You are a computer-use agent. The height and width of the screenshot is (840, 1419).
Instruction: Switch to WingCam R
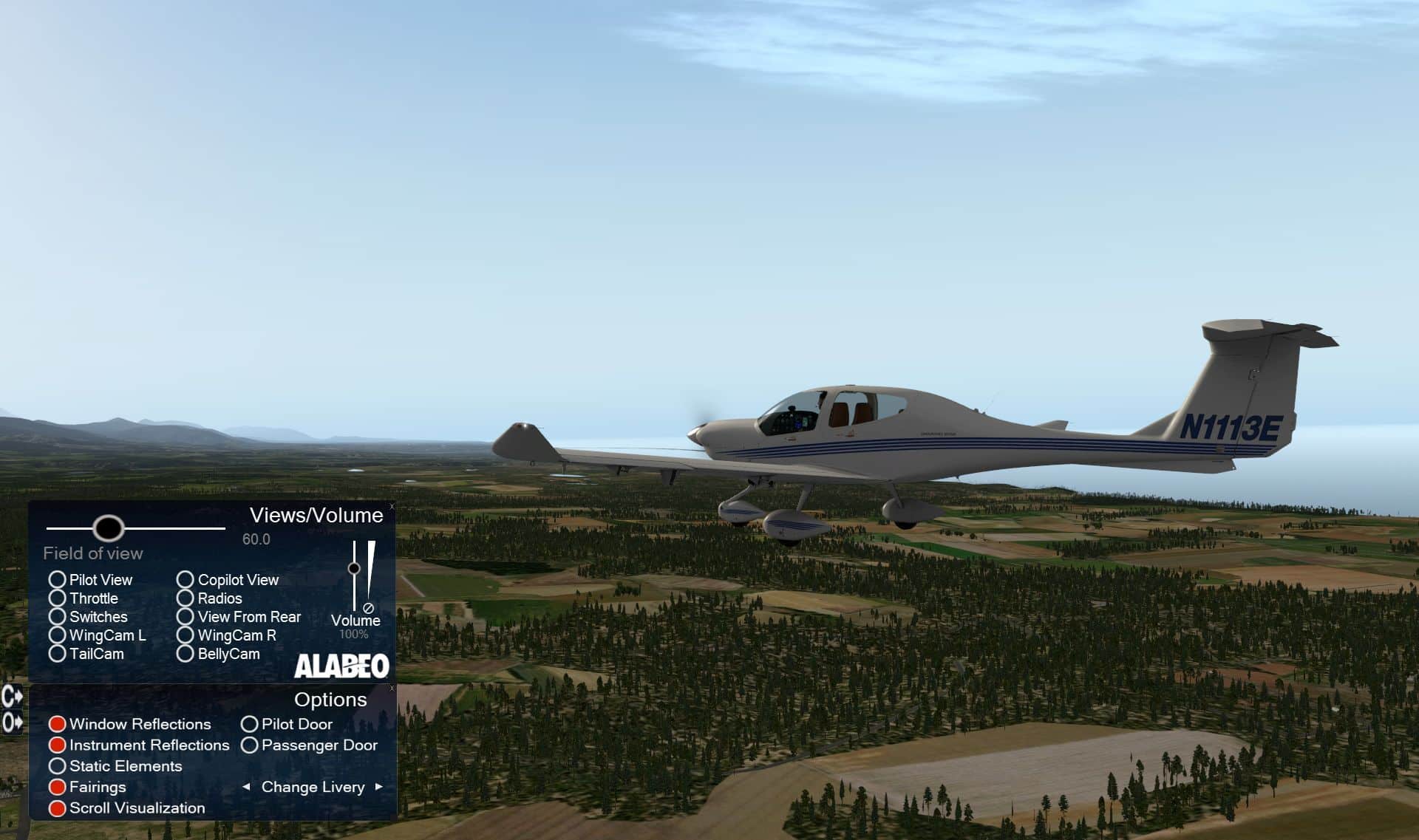tap(186, 635)
